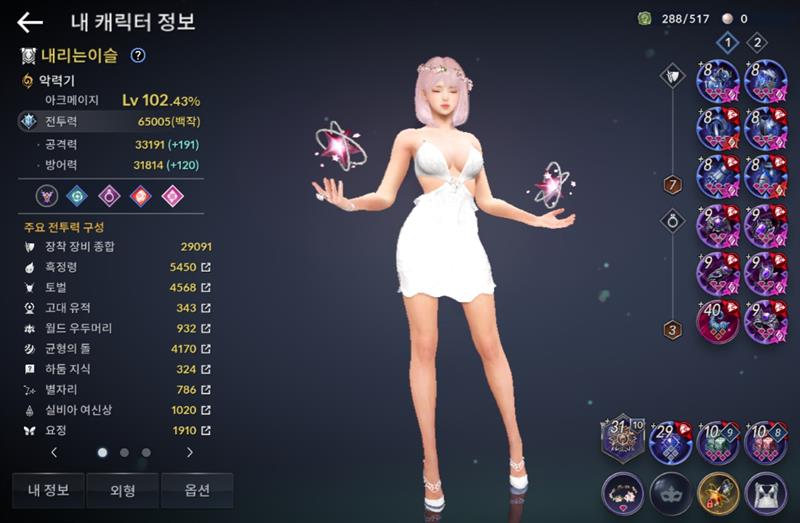Image resolution: width=800 pixels, height=523 pixels.
Task: Select the +40 red accessory slot
Action: [x=718, y=321]
